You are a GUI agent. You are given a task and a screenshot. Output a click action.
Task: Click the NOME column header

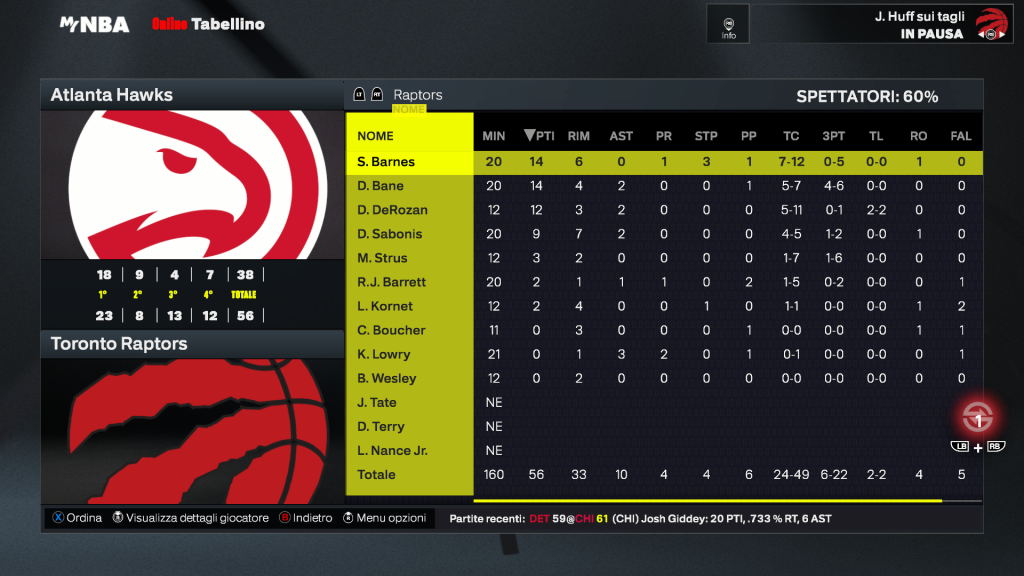[376, 136]
